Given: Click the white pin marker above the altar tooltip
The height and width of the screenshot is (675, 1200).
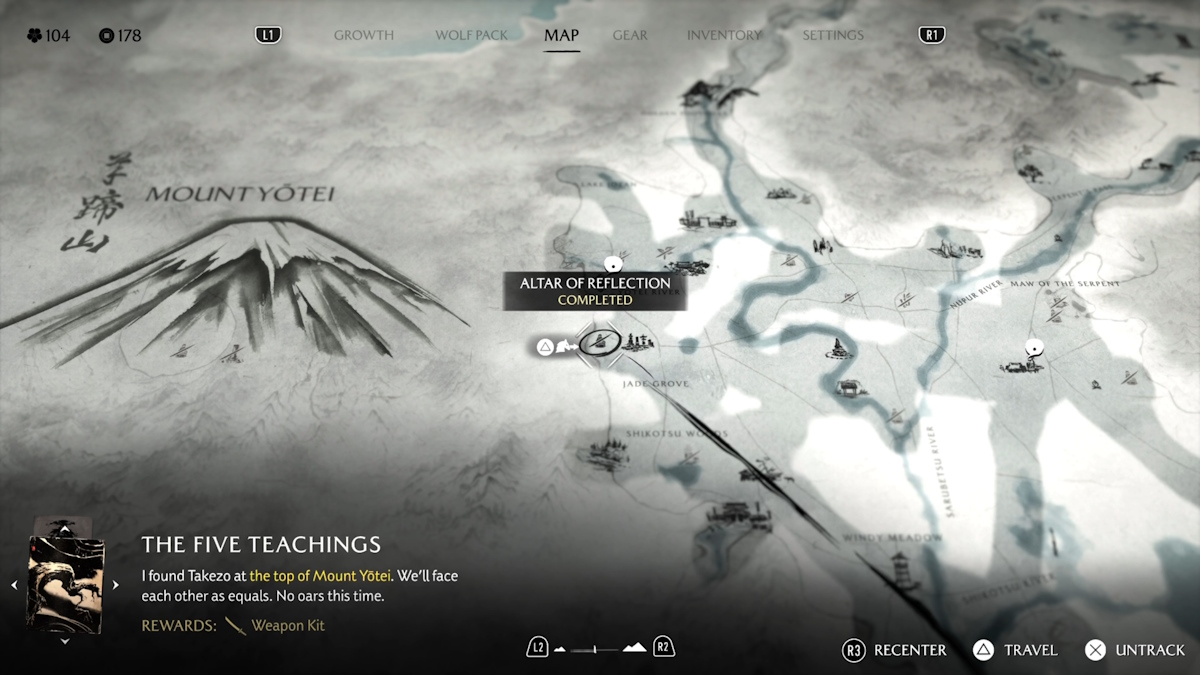Looking at the screenshot, I should (615, 264).
